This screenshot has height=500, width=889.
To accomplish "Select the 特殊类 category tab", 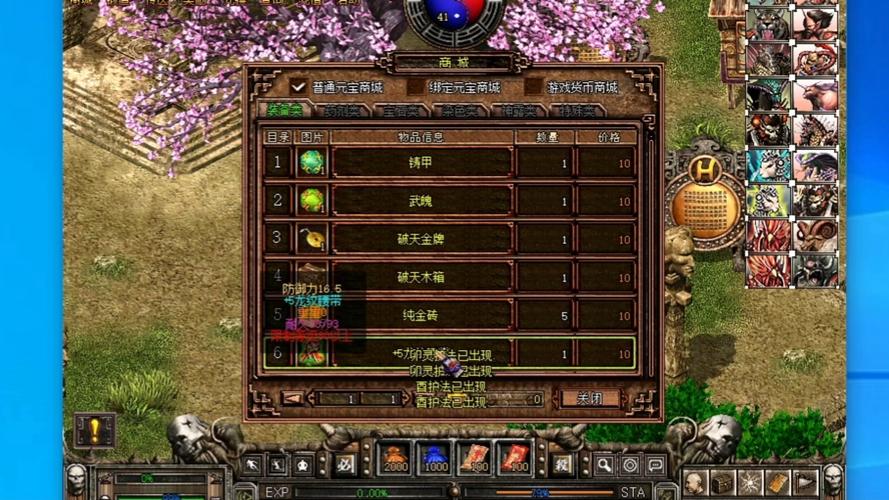I will 577,111.
